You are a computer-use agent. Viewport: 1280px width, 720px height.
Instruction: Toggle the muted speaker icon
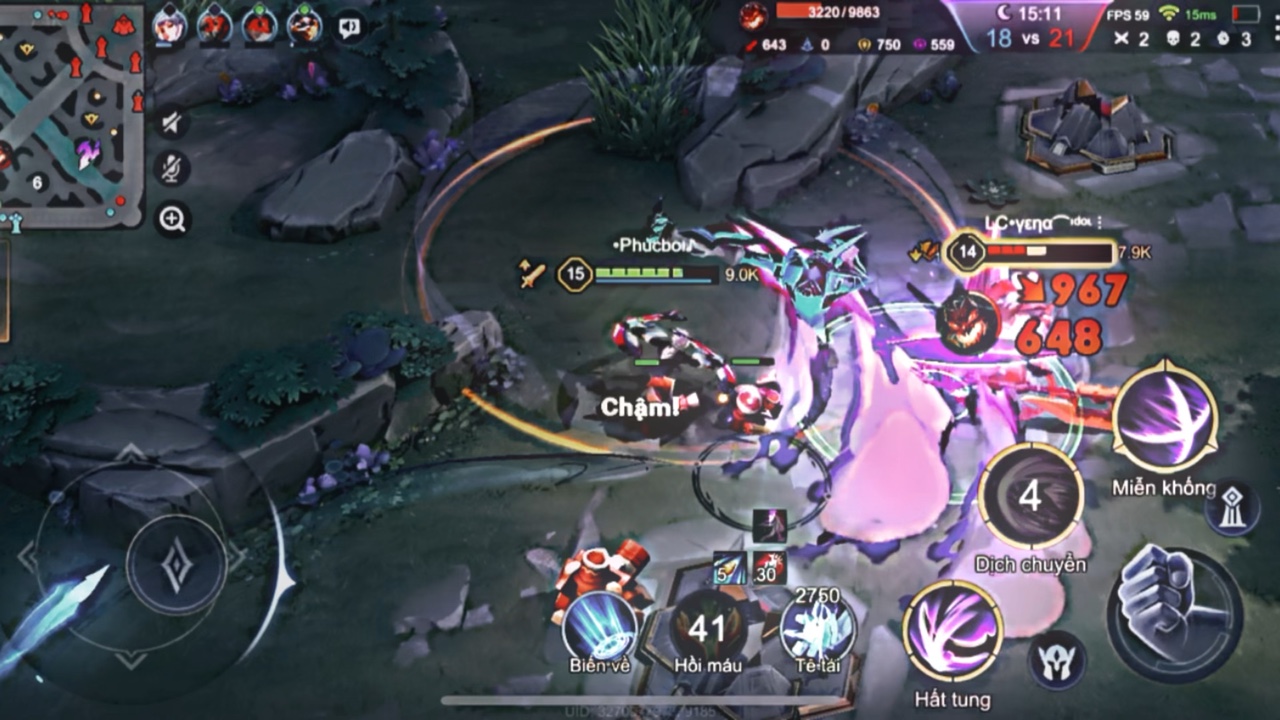(x=172, y=123)
